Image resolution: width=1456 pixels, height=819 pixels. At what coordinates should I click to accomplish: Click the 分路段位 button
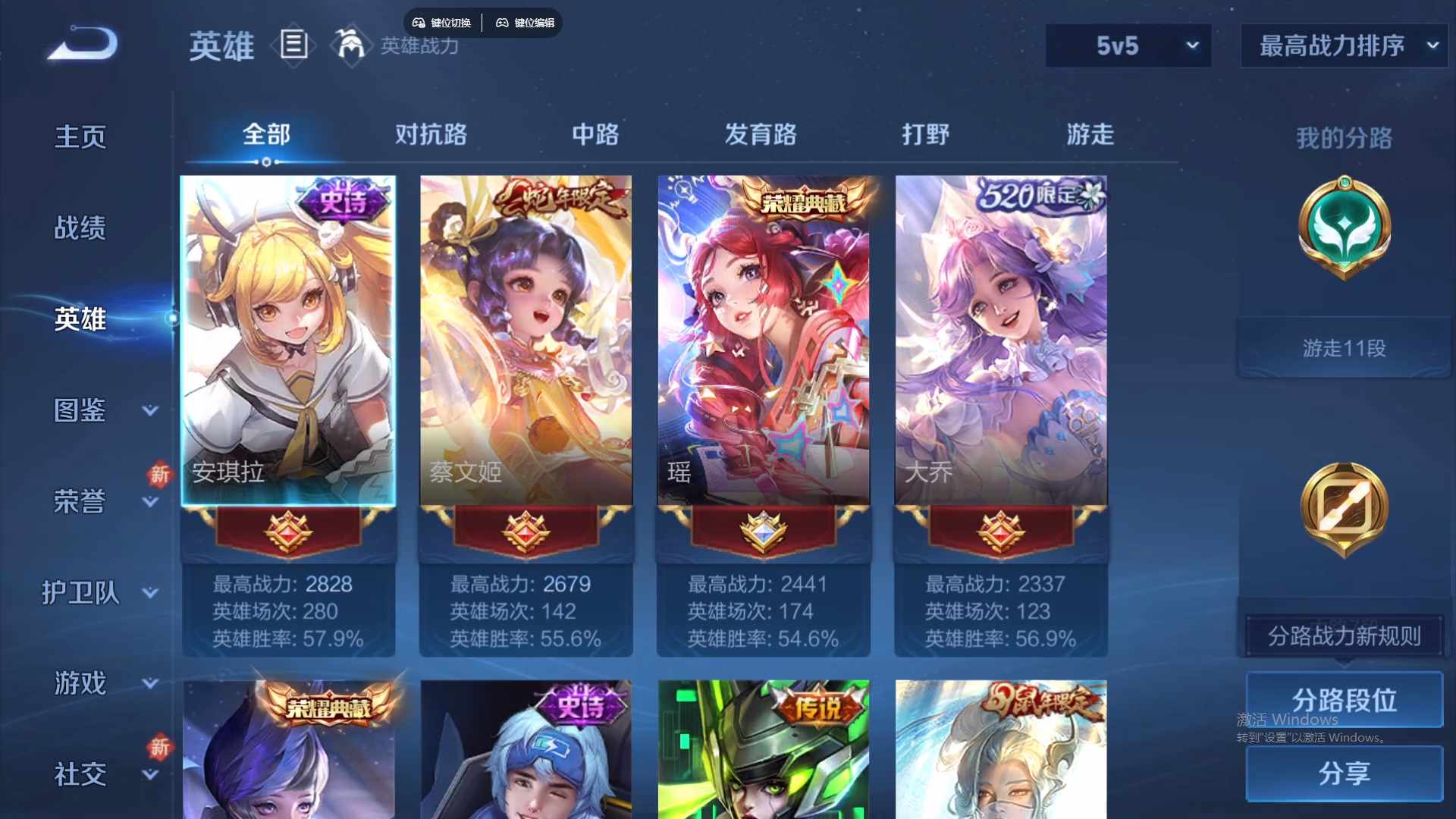[1343, 699]
